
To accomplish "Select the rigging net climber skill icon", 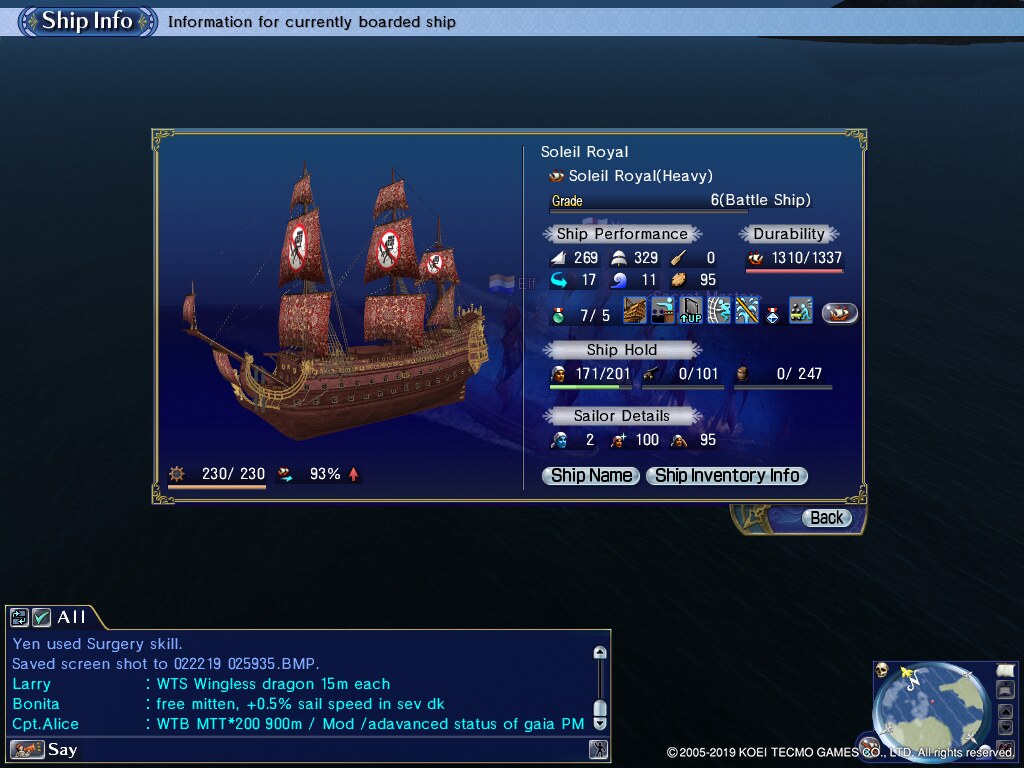I will pyautogui.click(x=718, y=311).
